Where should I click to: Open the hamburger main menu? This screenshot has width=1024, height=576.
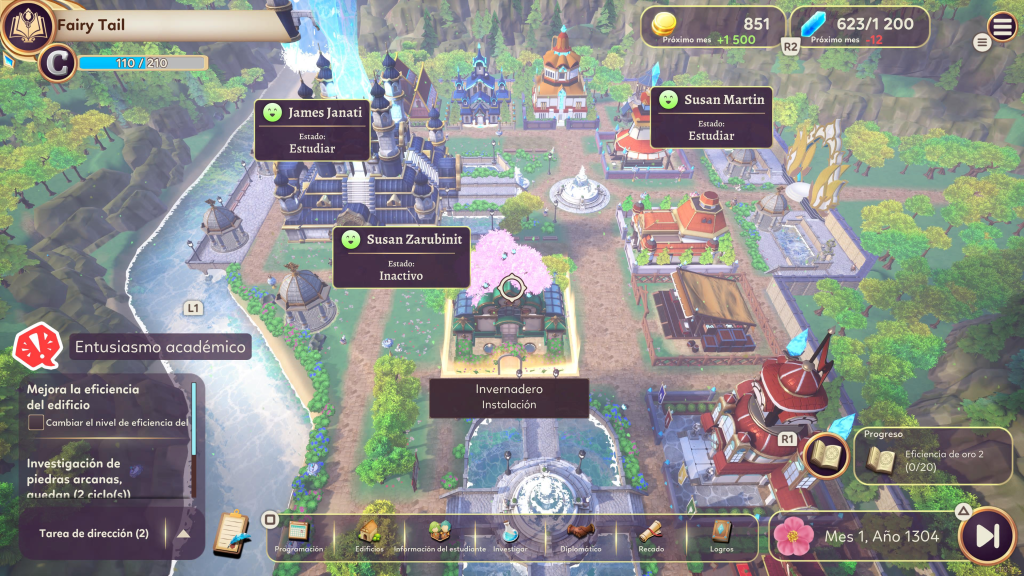point(1001,27)
